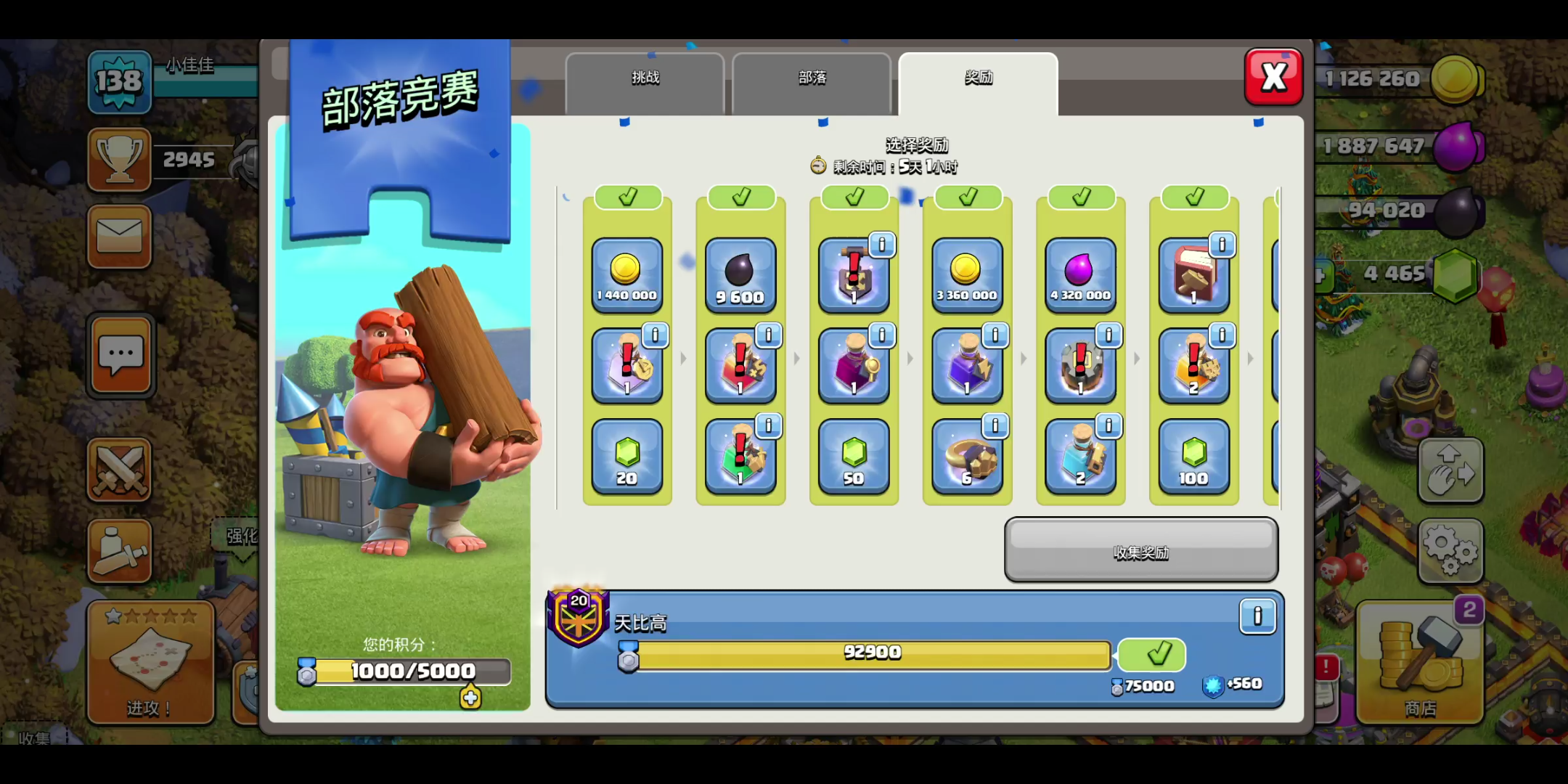The image size is (1568, 784).
Task: Open clan info for 天比高
Action: coord(1257,616)
